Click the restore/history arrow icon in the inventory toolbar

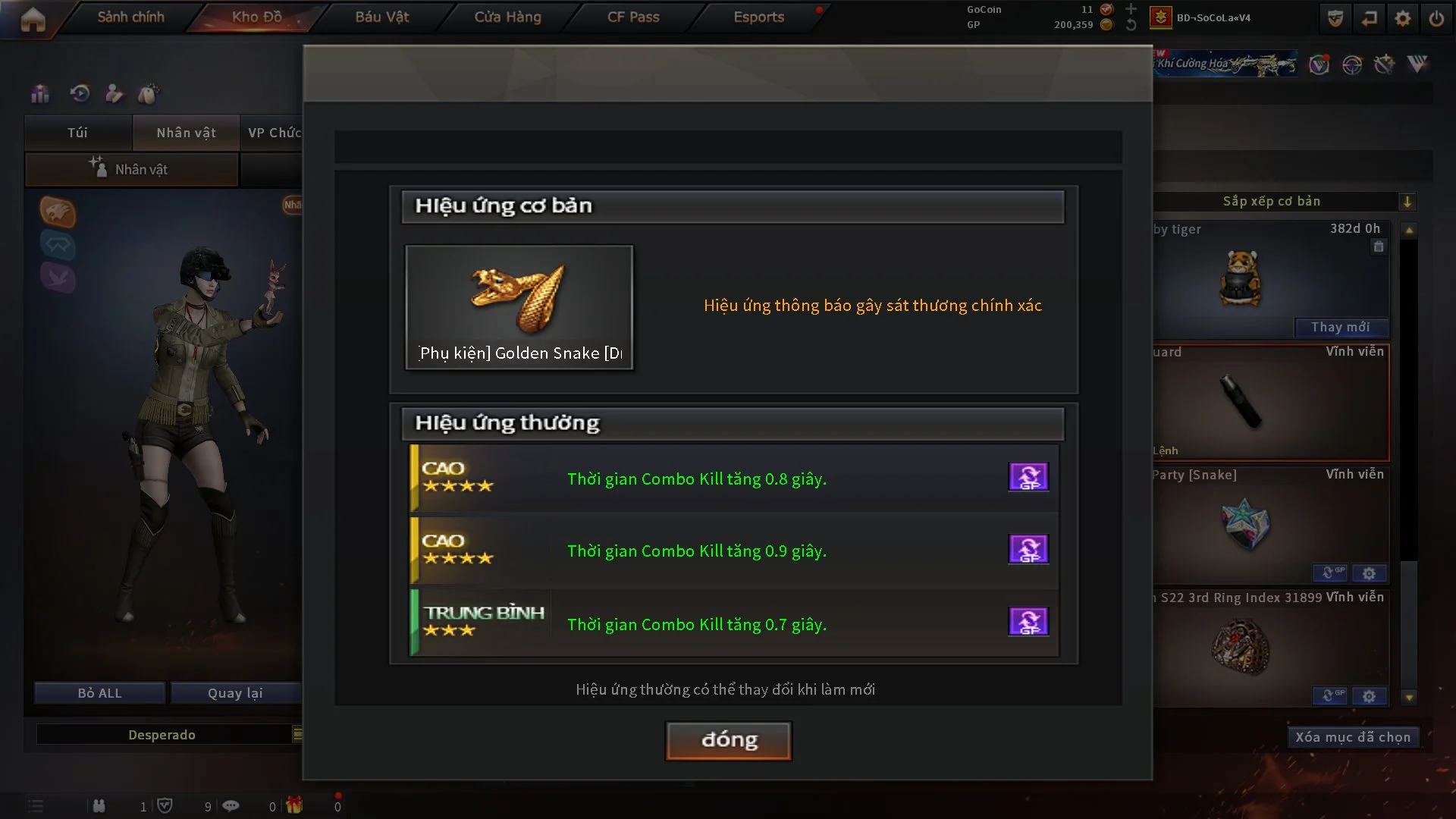click(x=79, y=94)
